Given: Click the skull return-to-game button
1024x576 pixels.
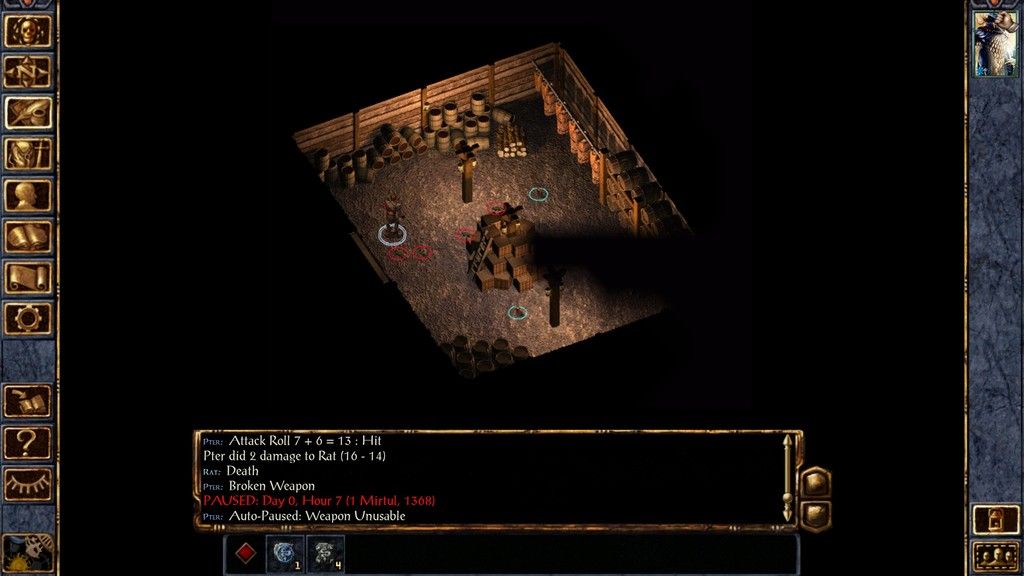Looking at the screenshot, I should pyautogui.click(x=28, y=30).
